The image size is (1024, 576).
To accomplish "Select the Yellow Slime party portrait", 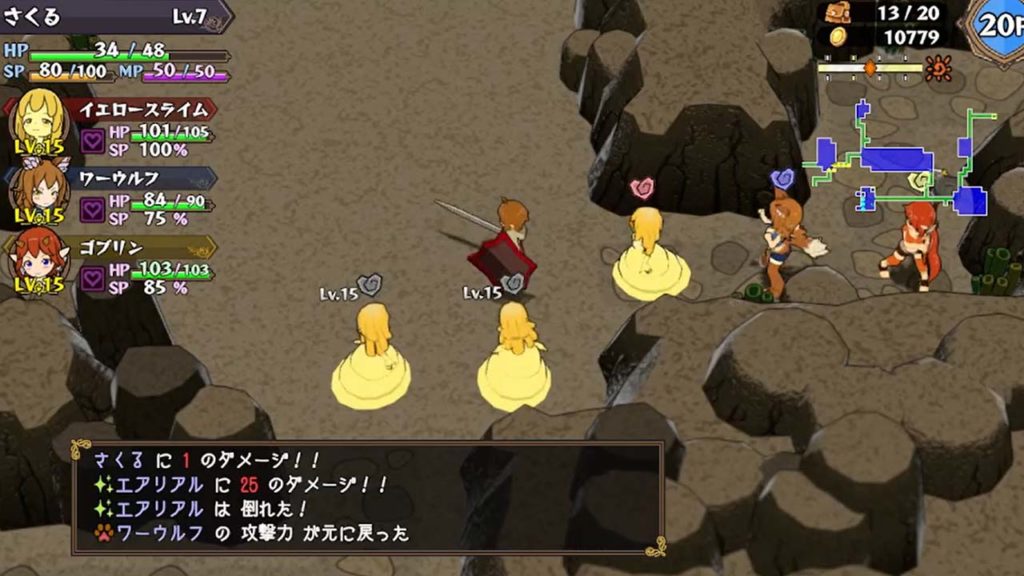I will [38, 121].
